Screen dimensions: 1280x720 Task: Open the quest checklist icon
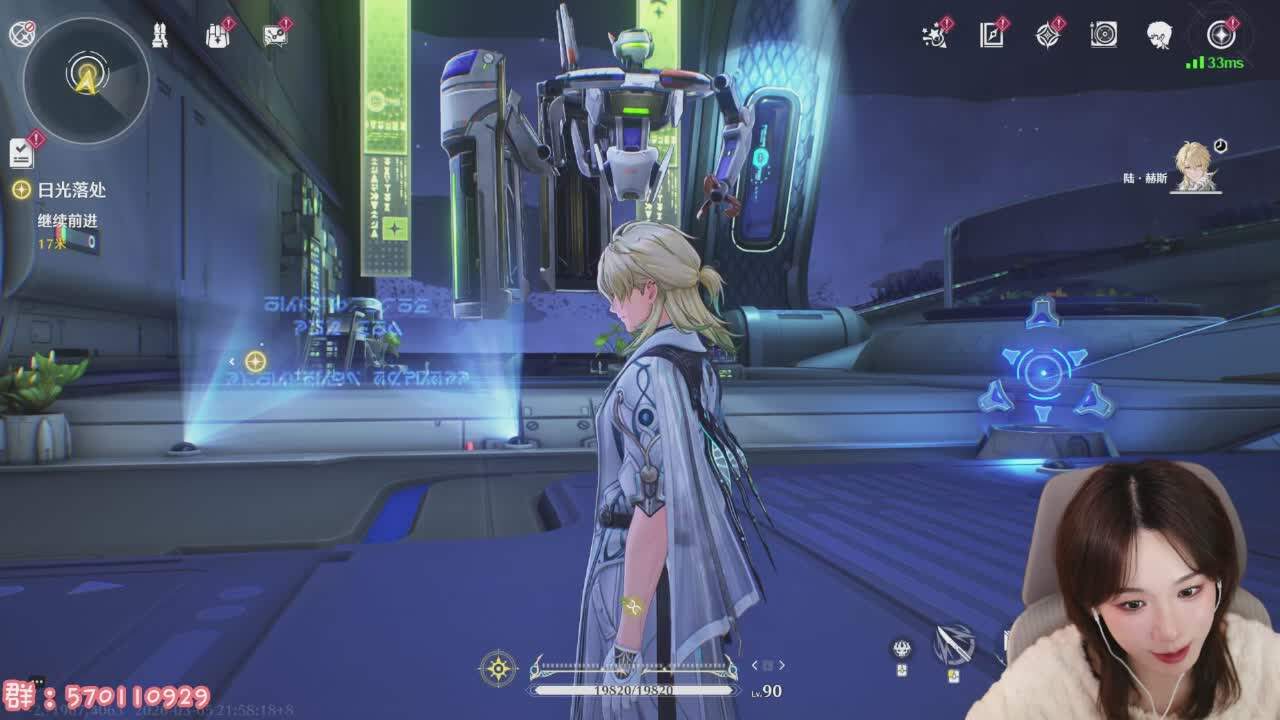point(21,152)
